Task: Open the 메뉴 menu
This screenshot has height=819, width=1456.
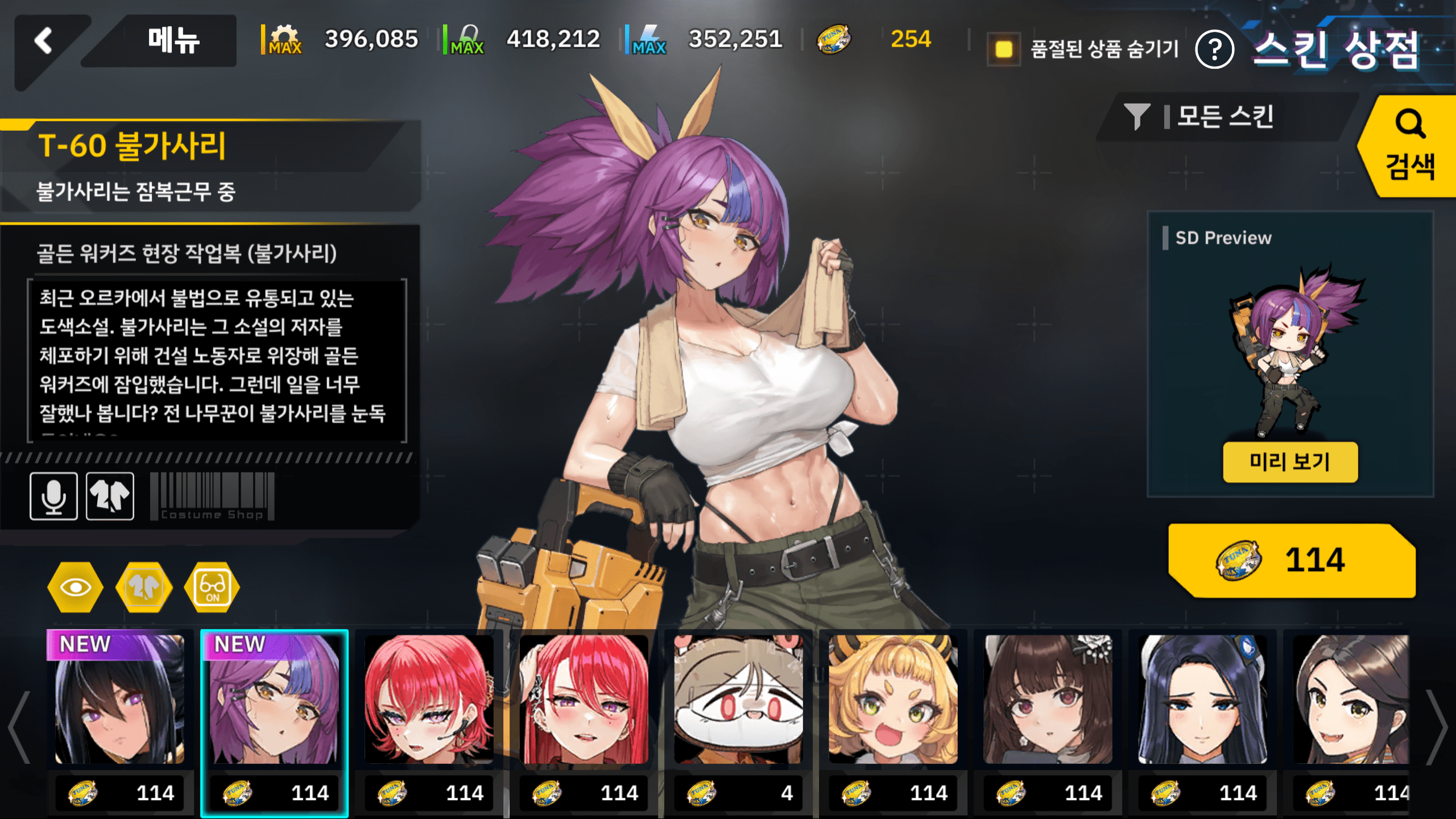Action: point(173,41)
